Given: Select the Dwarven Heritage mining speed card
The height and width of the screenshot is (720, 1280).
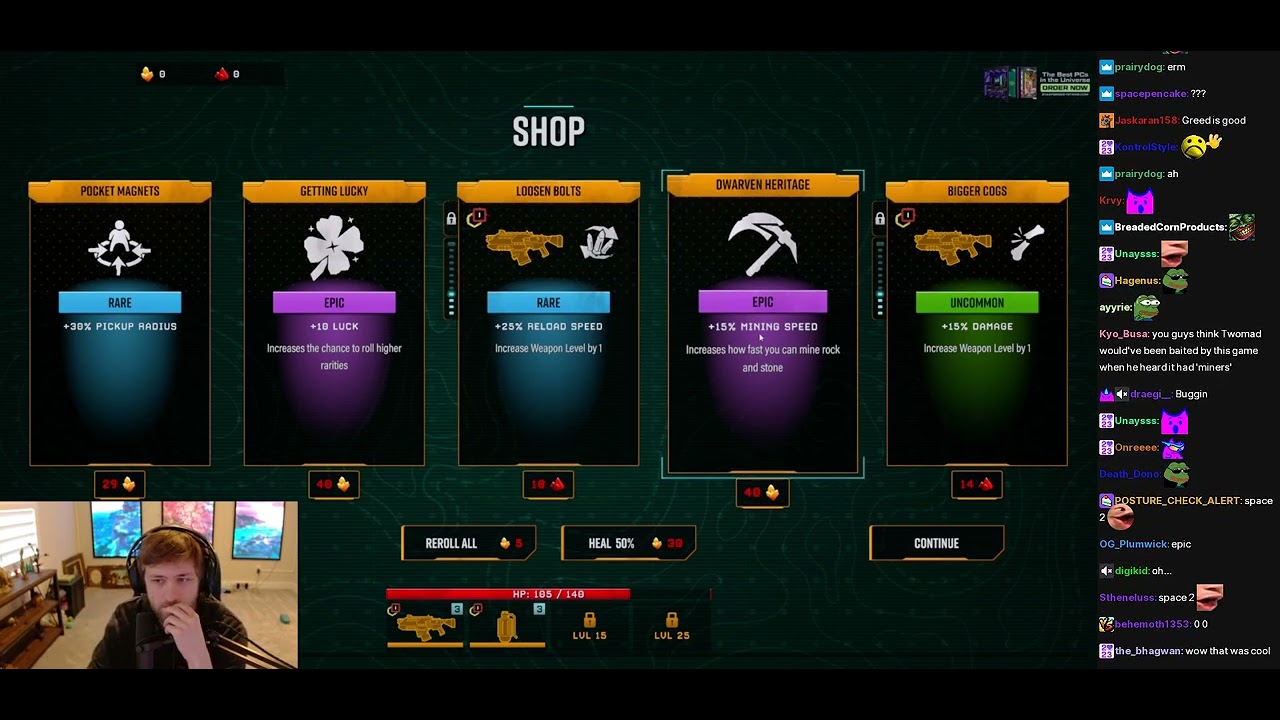Looking at the screenshot, I should coord(762,323).
